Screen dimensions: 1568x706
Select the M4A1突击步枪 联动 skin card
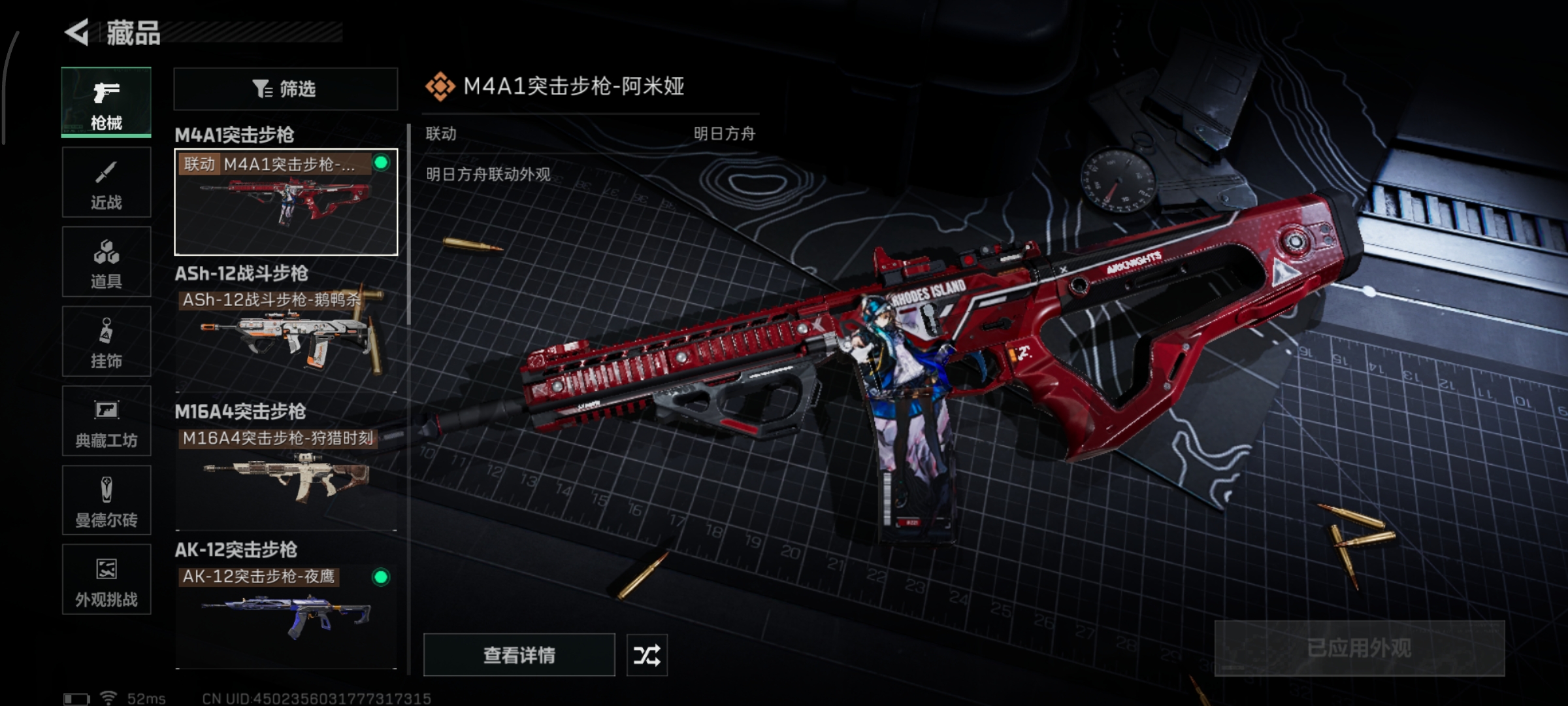286,202
